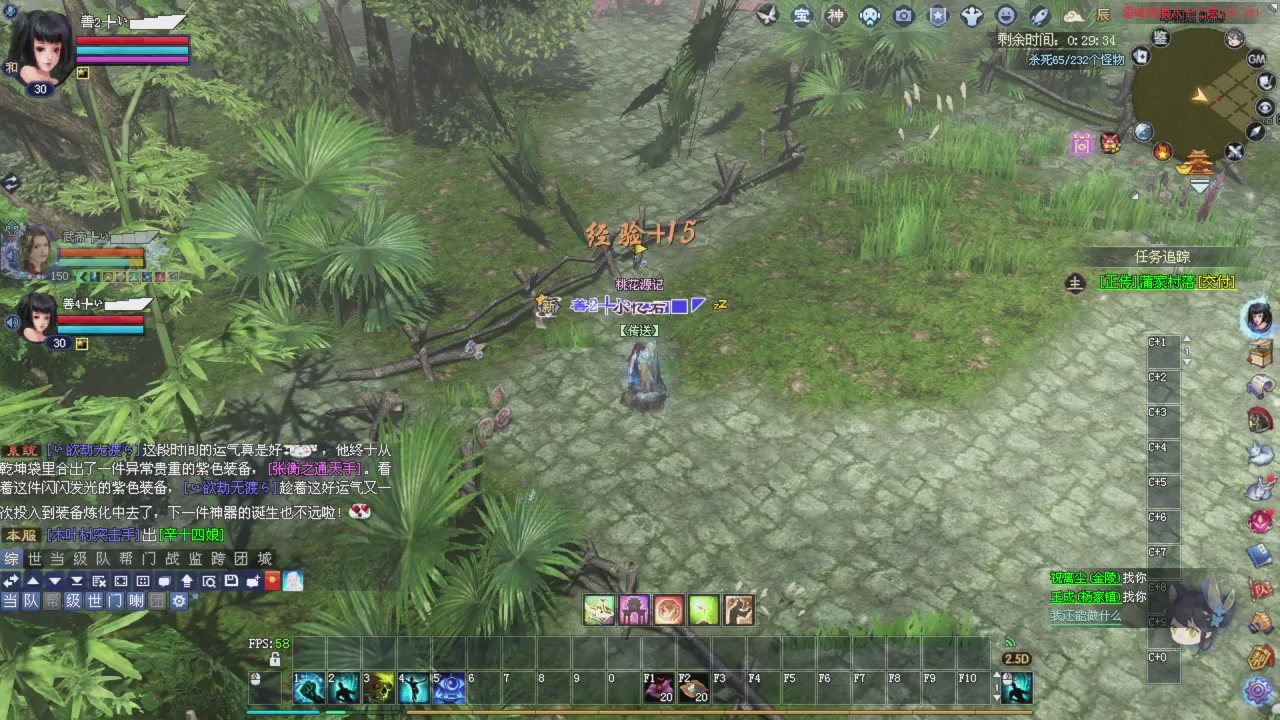Select the camera screenshot icon in top toolbar
This screenshot has height=720, width=1280.
(903, 17)
